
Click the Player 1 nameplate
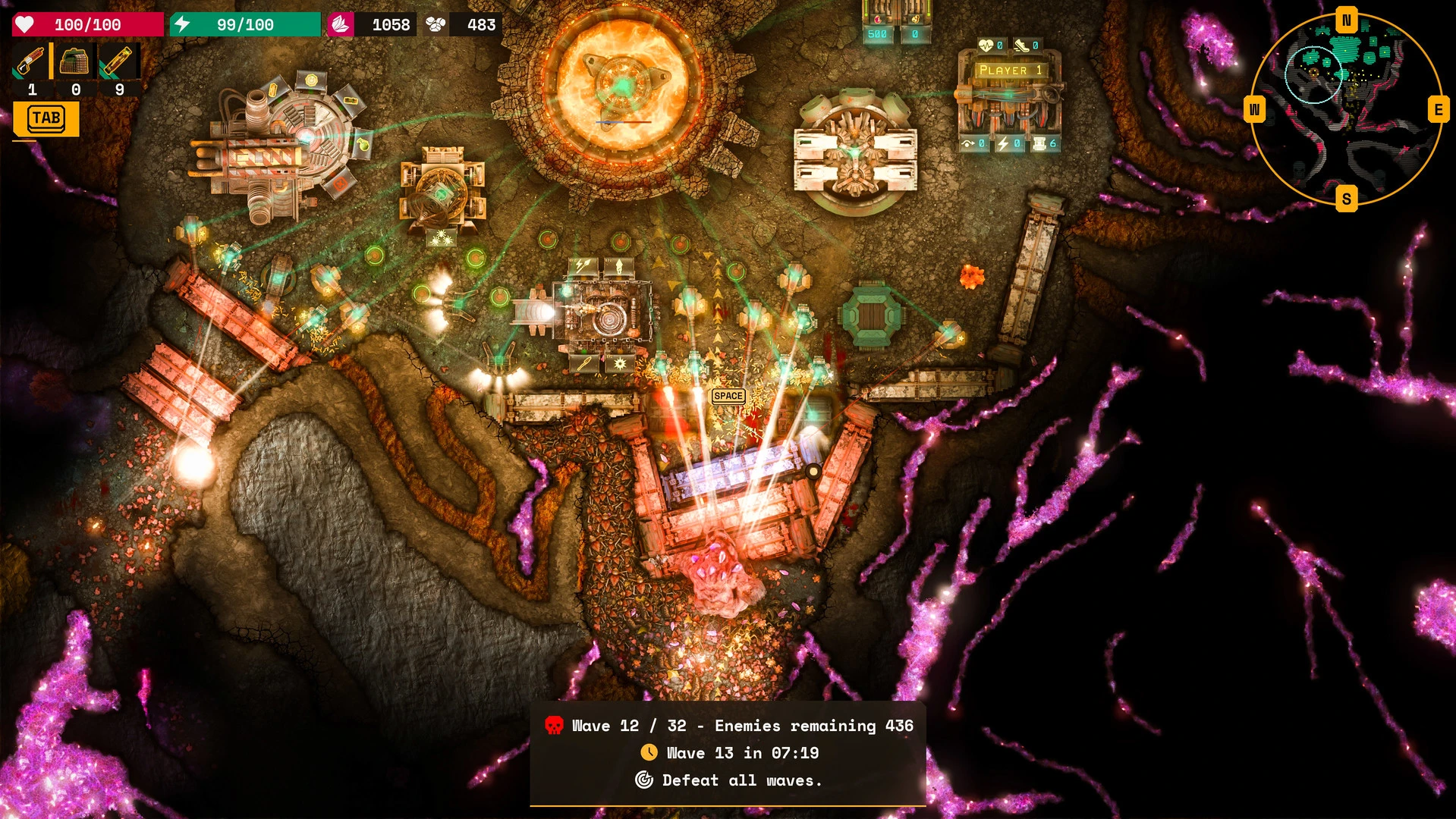coord(1010,70)
